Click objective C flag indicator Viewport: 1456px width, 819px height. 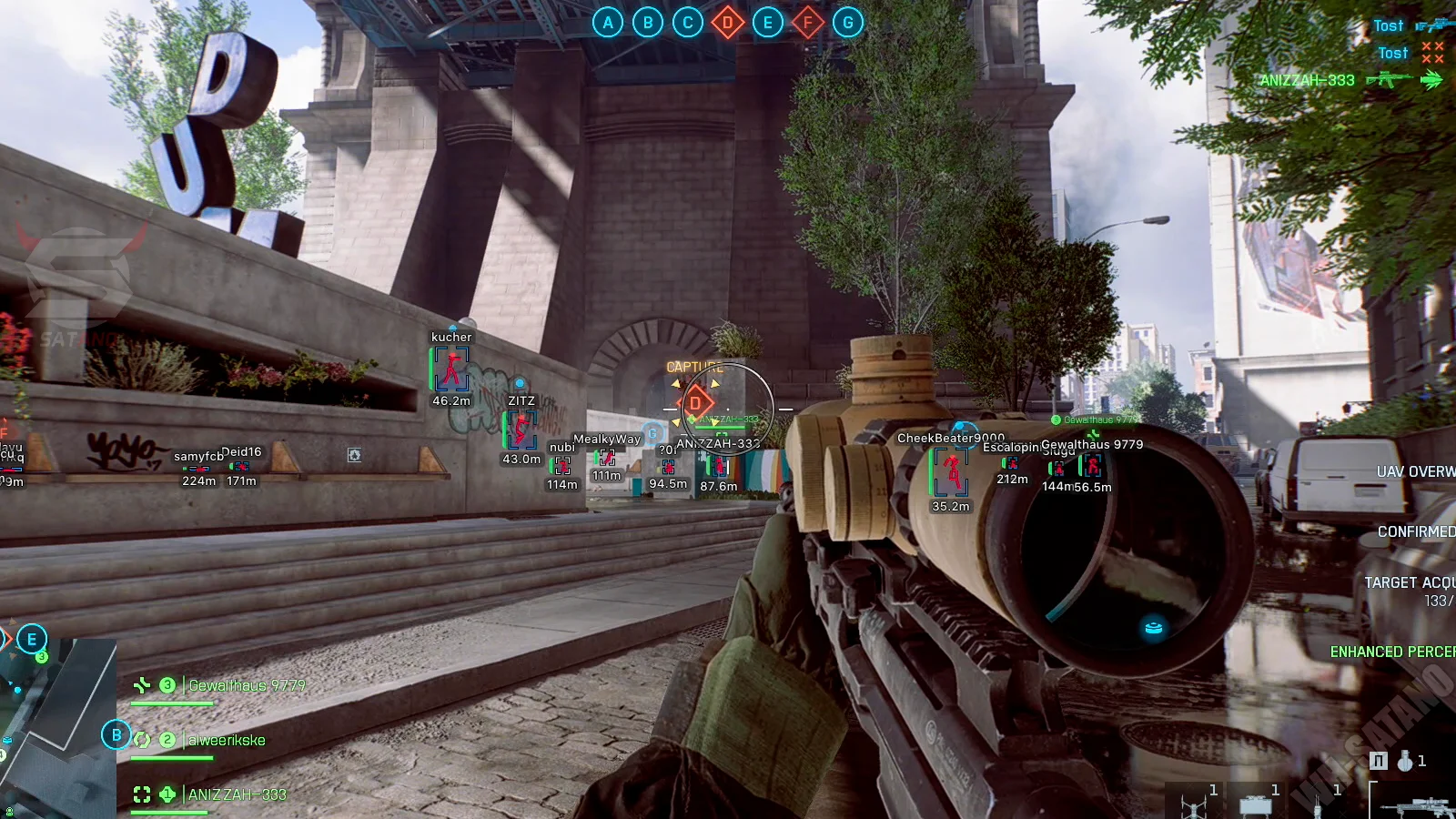[688, 23]
